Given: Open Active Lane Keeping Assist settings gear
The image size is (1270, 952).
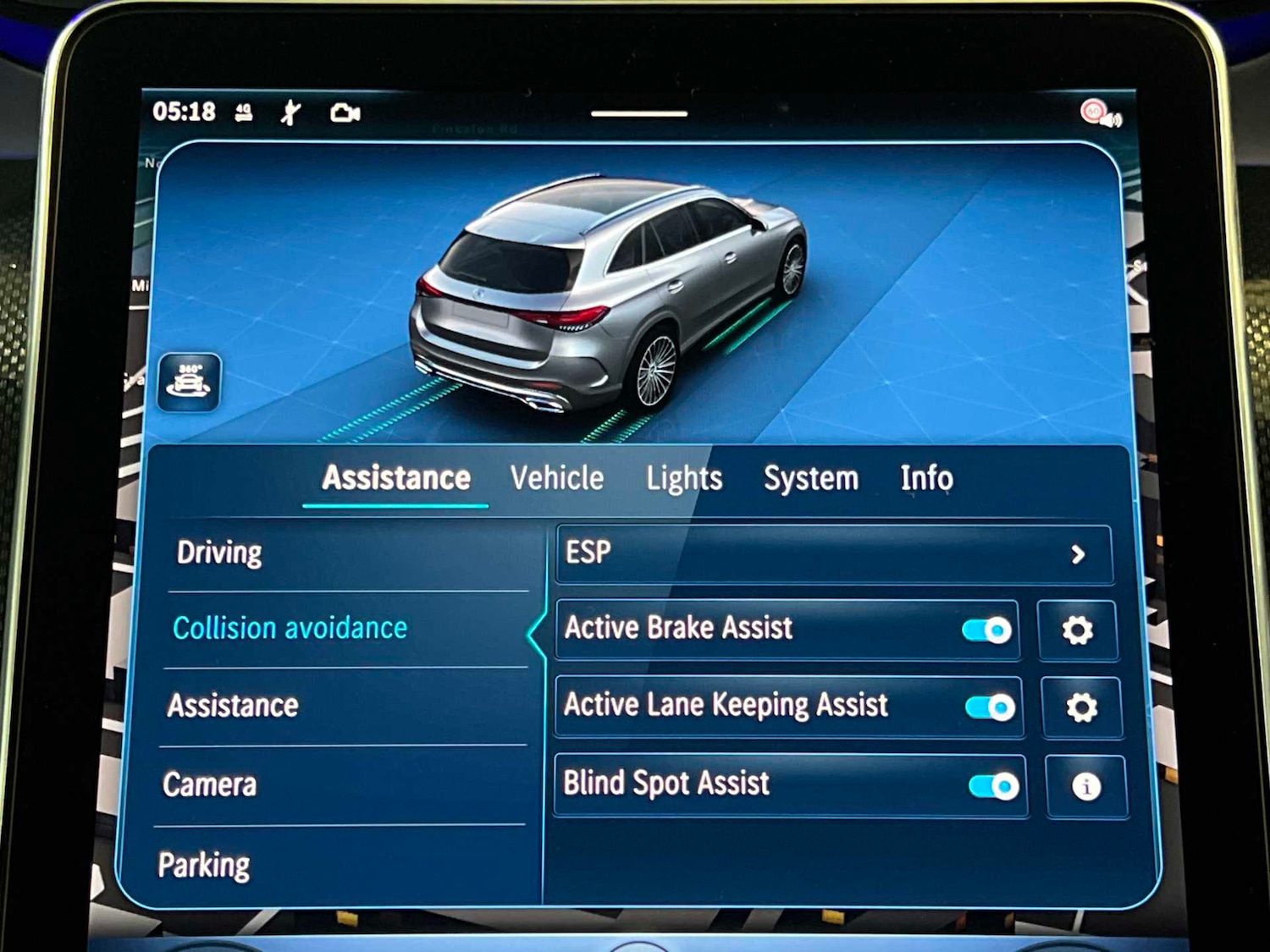Looking at the screenshot, I should 1082,705.
